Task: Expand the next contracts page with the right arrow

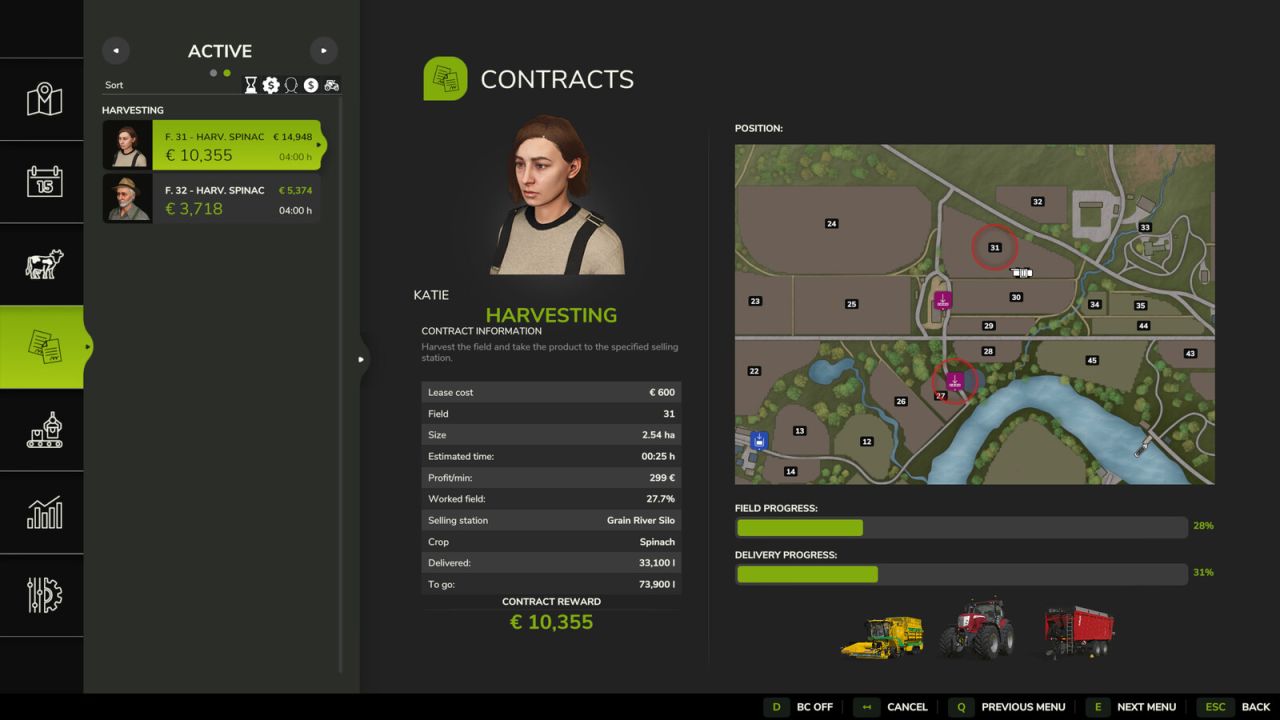Action: (323, 50)
